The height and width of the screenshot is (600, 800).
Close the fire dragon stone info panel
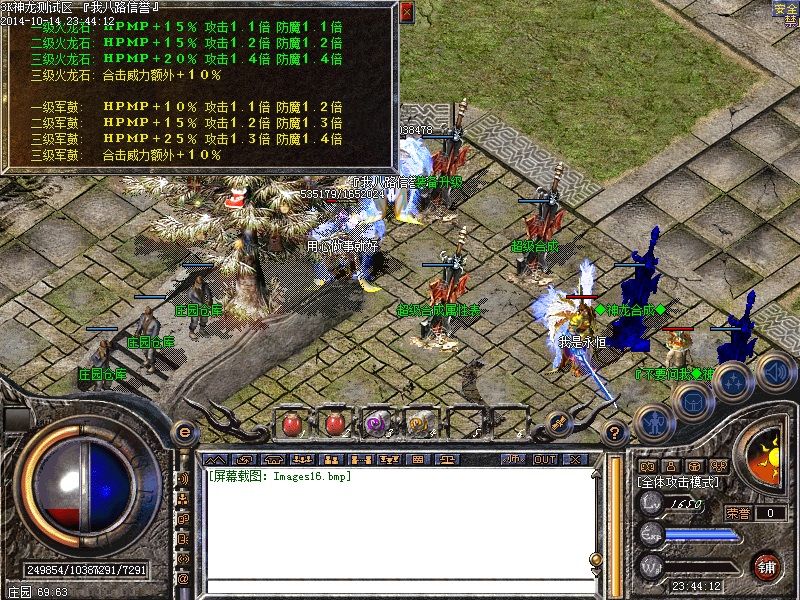coord(406,12)
